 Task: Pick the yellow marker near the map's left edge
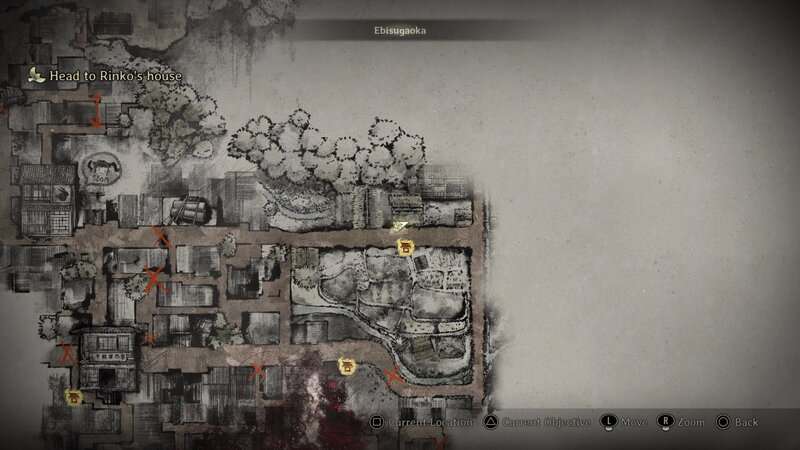click(73, 397)
